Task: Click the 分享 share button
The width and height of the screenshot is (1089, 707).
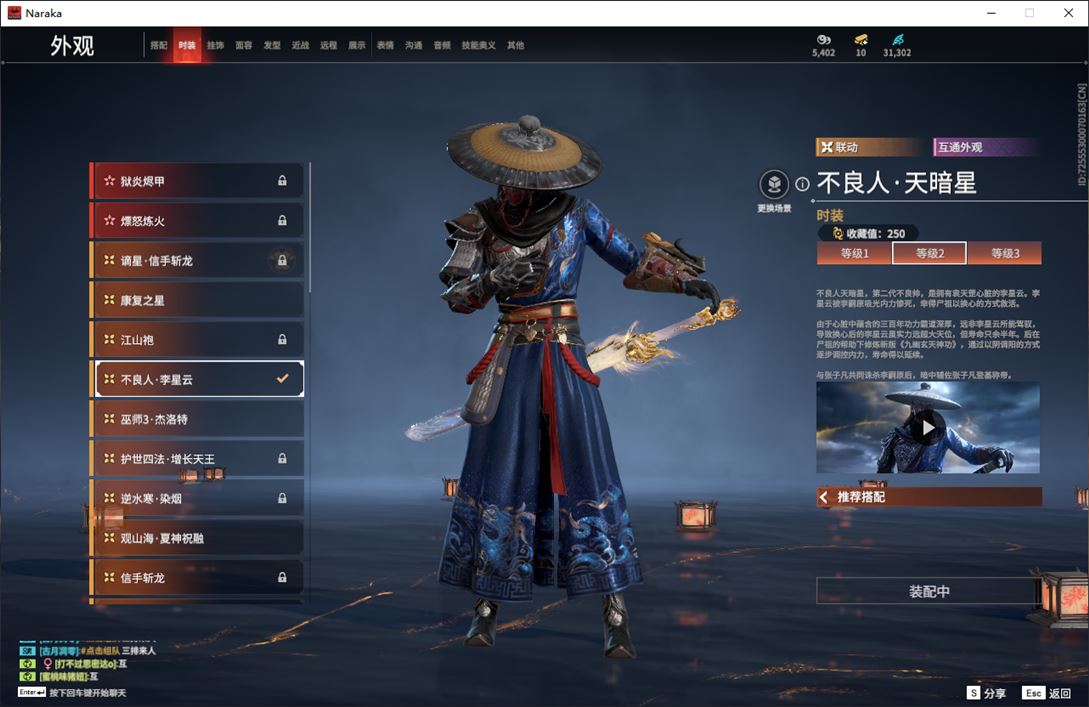Action: [x=986, y=693]
